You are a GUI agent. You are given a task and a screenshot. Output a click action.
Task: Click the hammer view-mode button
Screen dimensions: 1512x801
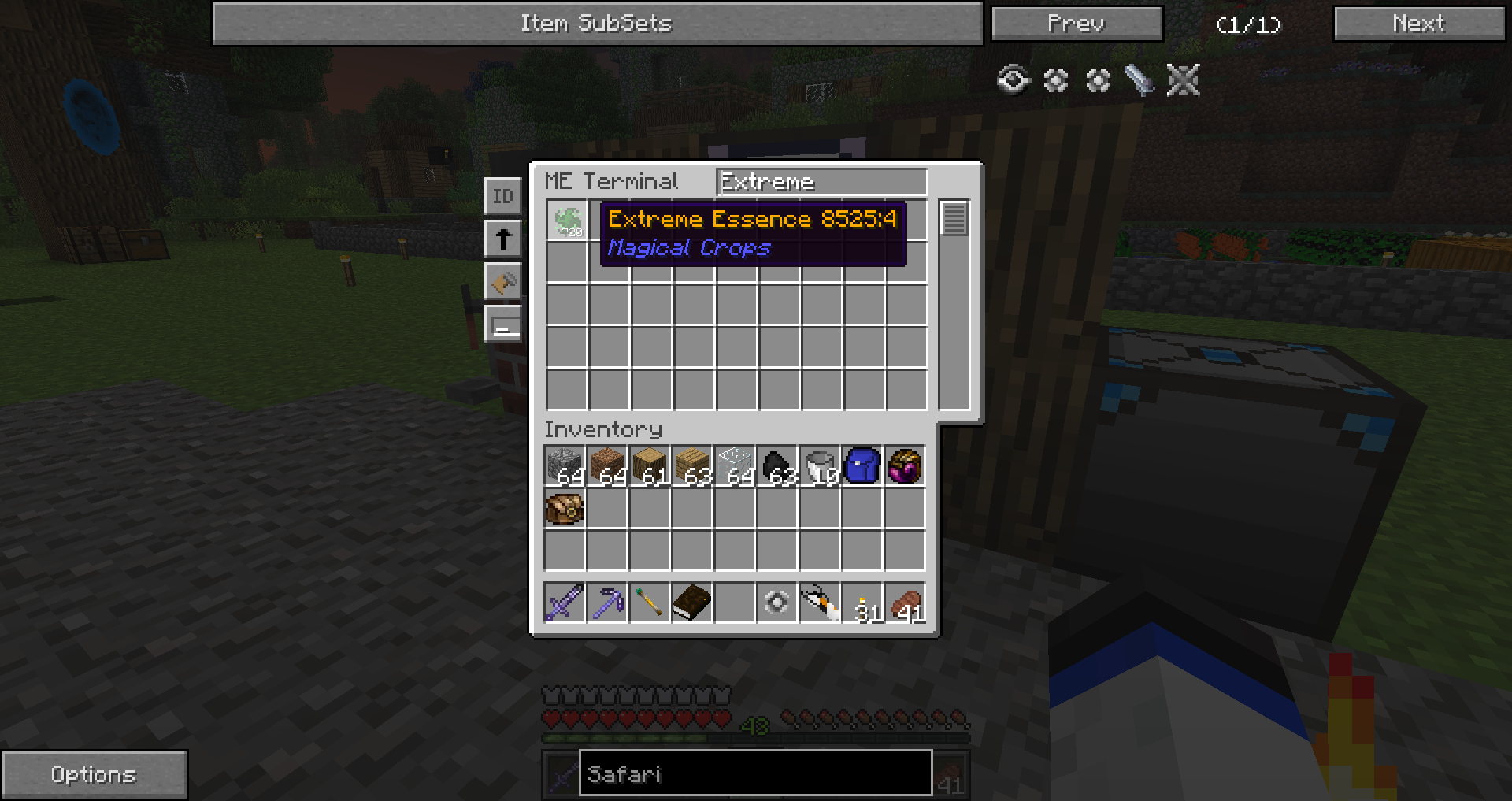pos(502,281)
